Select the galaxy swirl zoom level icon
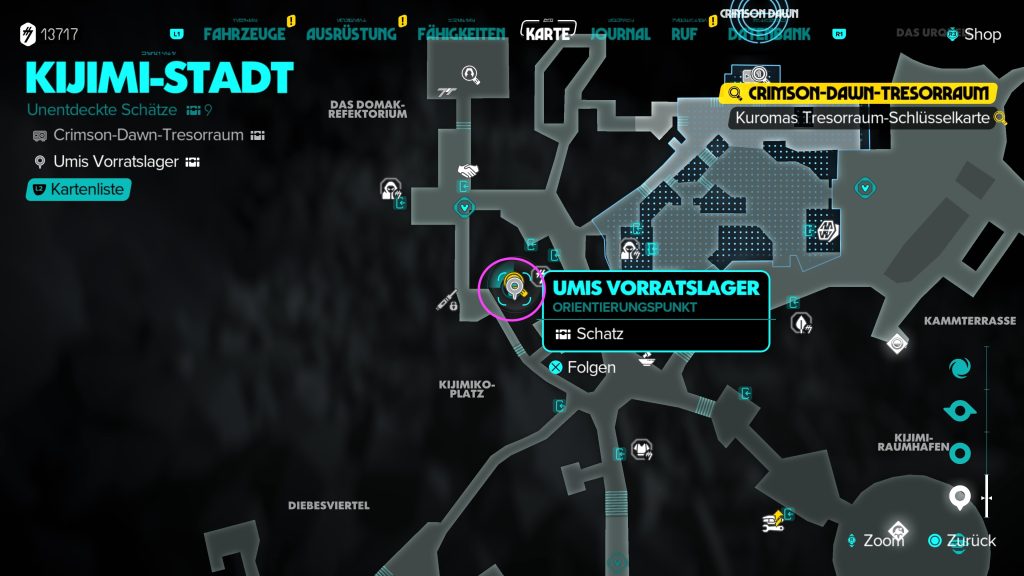This screenshot has width=1024, height=576. click(959, 368)
